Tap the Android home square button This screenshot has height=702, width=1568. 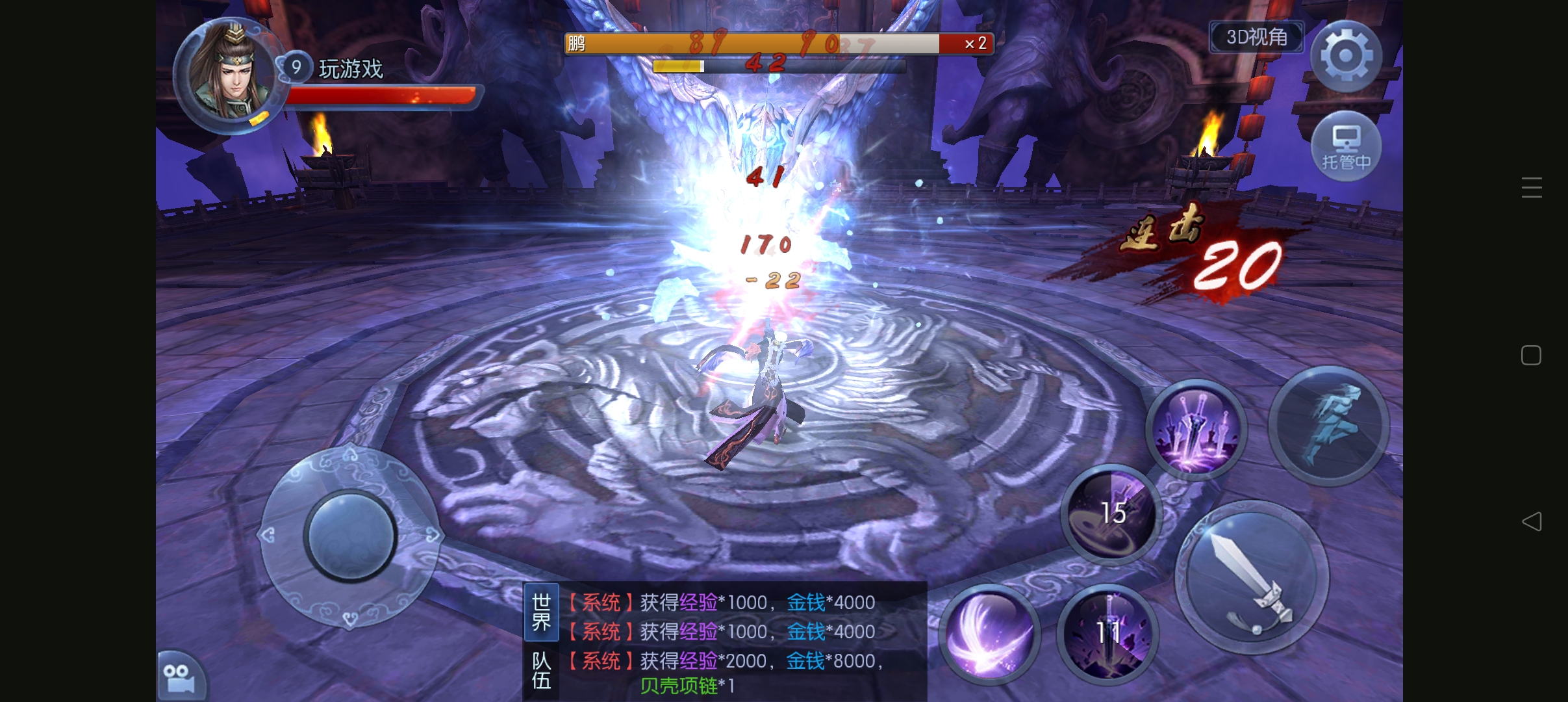[1531, 355]
